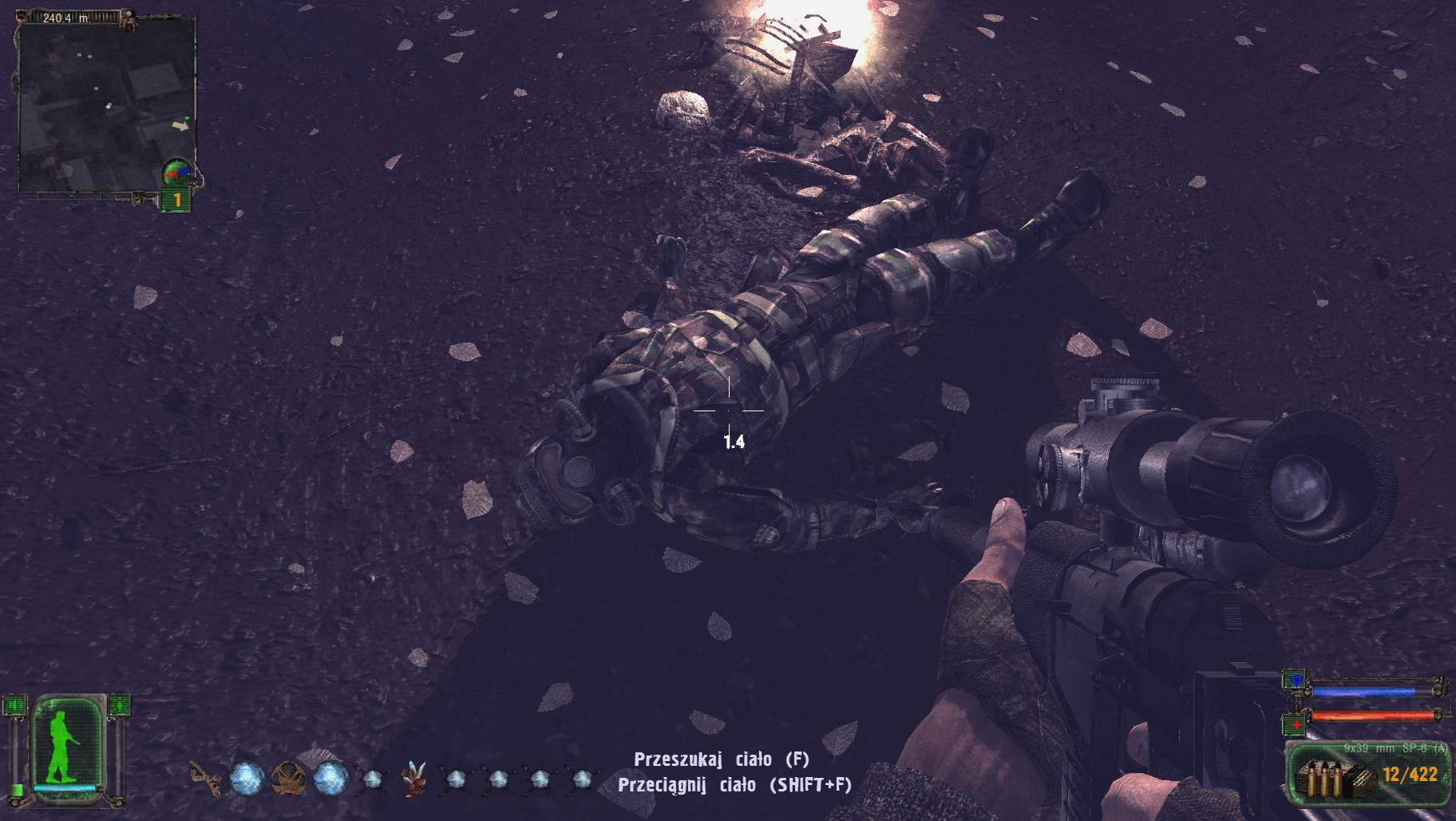Click the noise level indicator icon
Screen dimensions: 1456x821
(16, 706)
